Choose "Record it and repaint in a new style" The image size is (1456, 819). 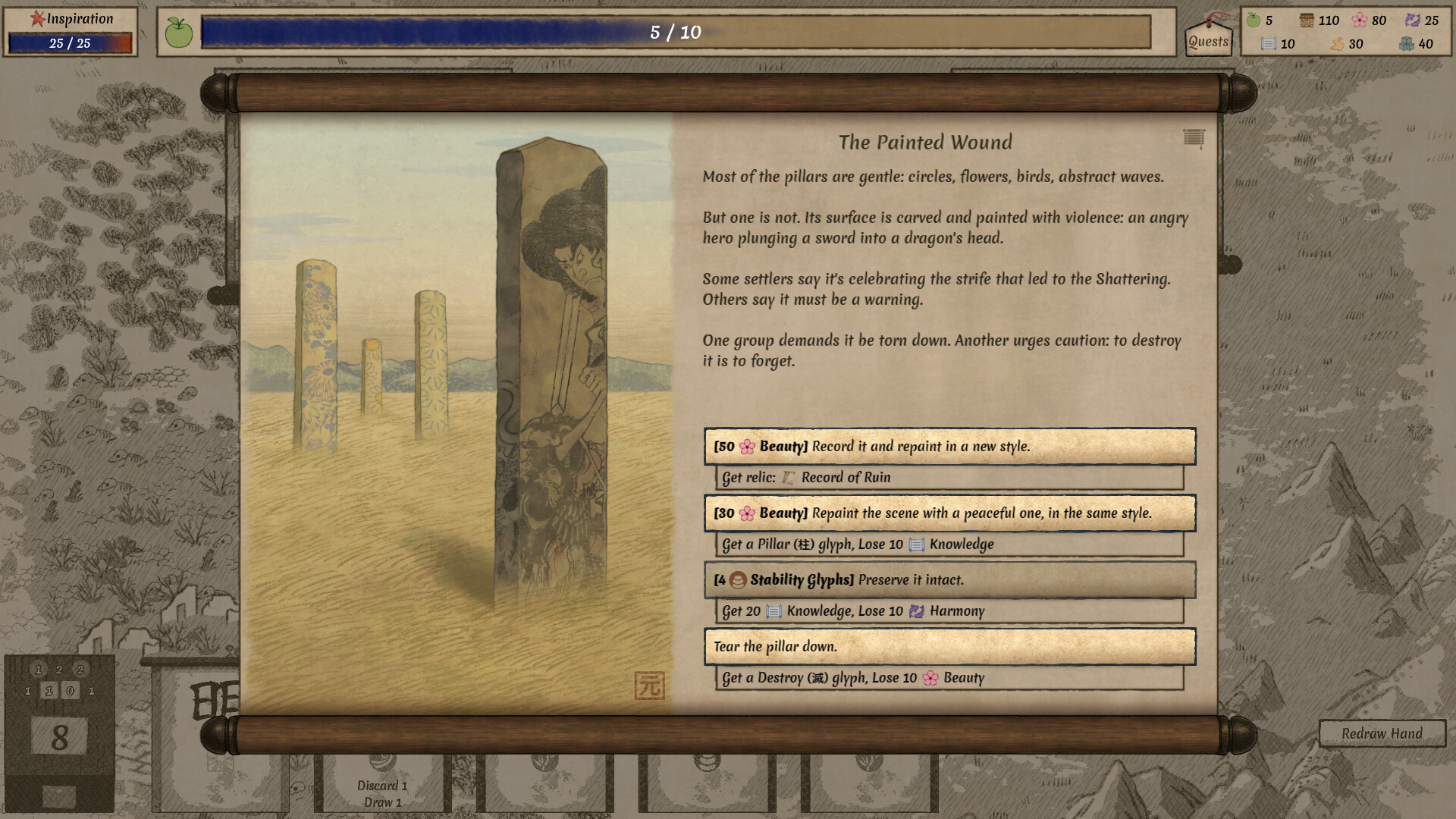tap(949, 447)
